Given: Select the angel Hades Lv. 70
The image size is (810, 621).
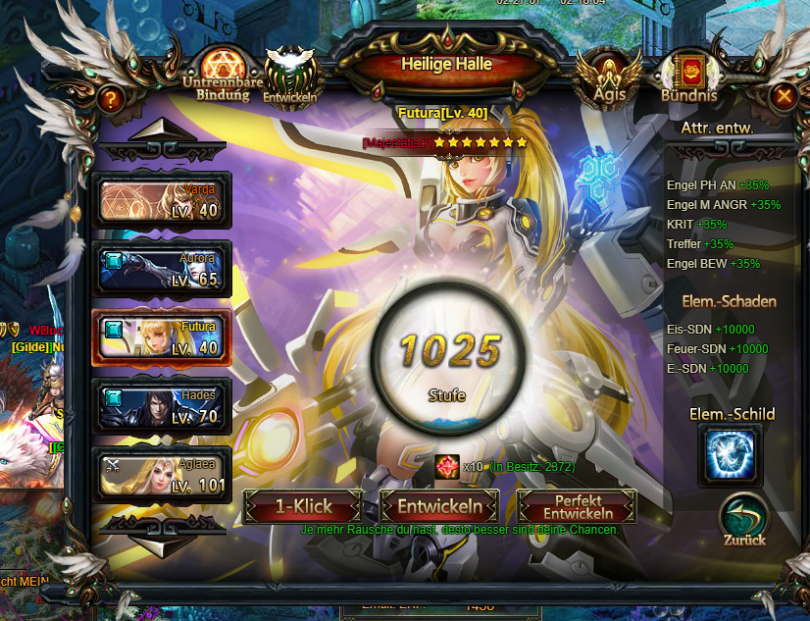Looking at the screenshot, I should [162, 407].
